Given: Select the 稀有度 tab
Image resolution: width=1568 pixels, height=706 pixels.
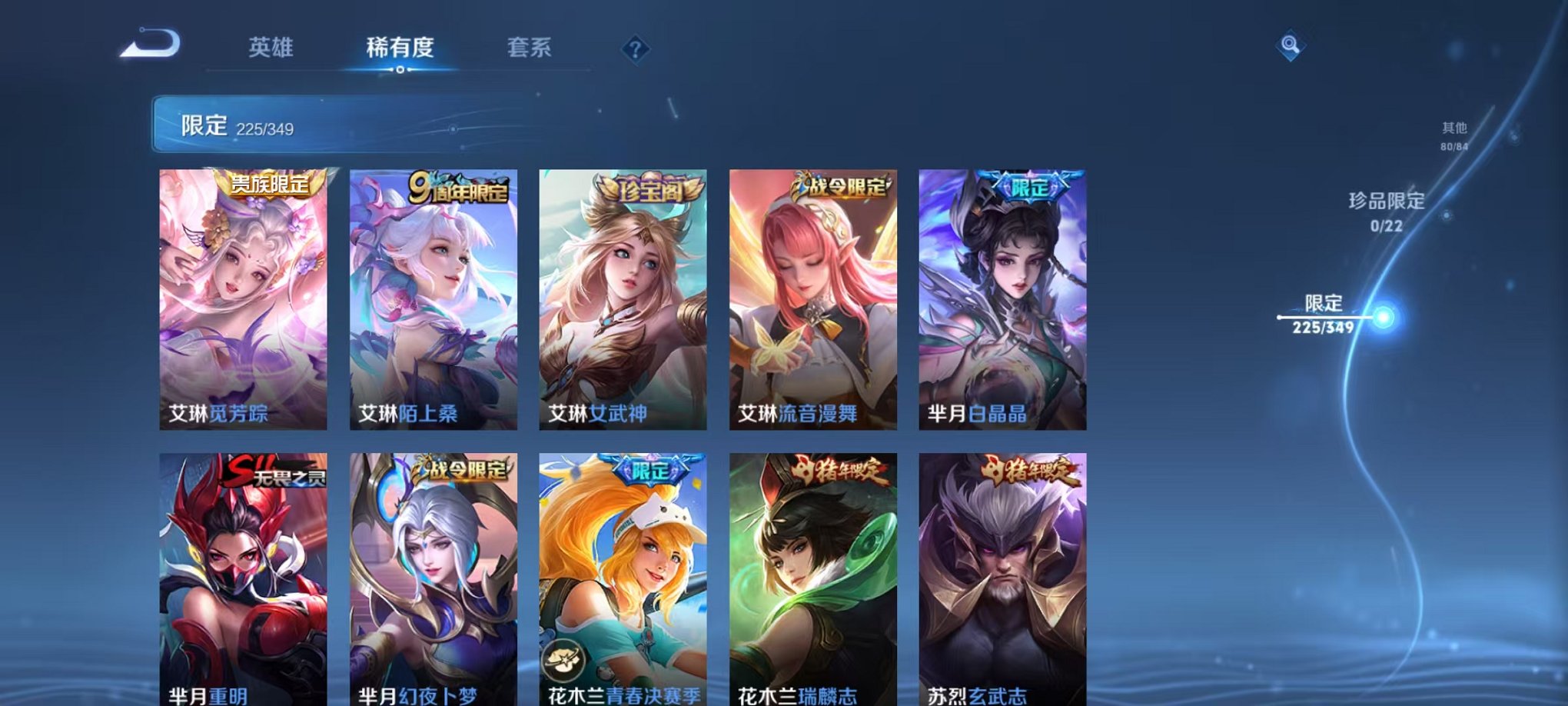Looking at the screenshot, I should (x=400, y=48).
